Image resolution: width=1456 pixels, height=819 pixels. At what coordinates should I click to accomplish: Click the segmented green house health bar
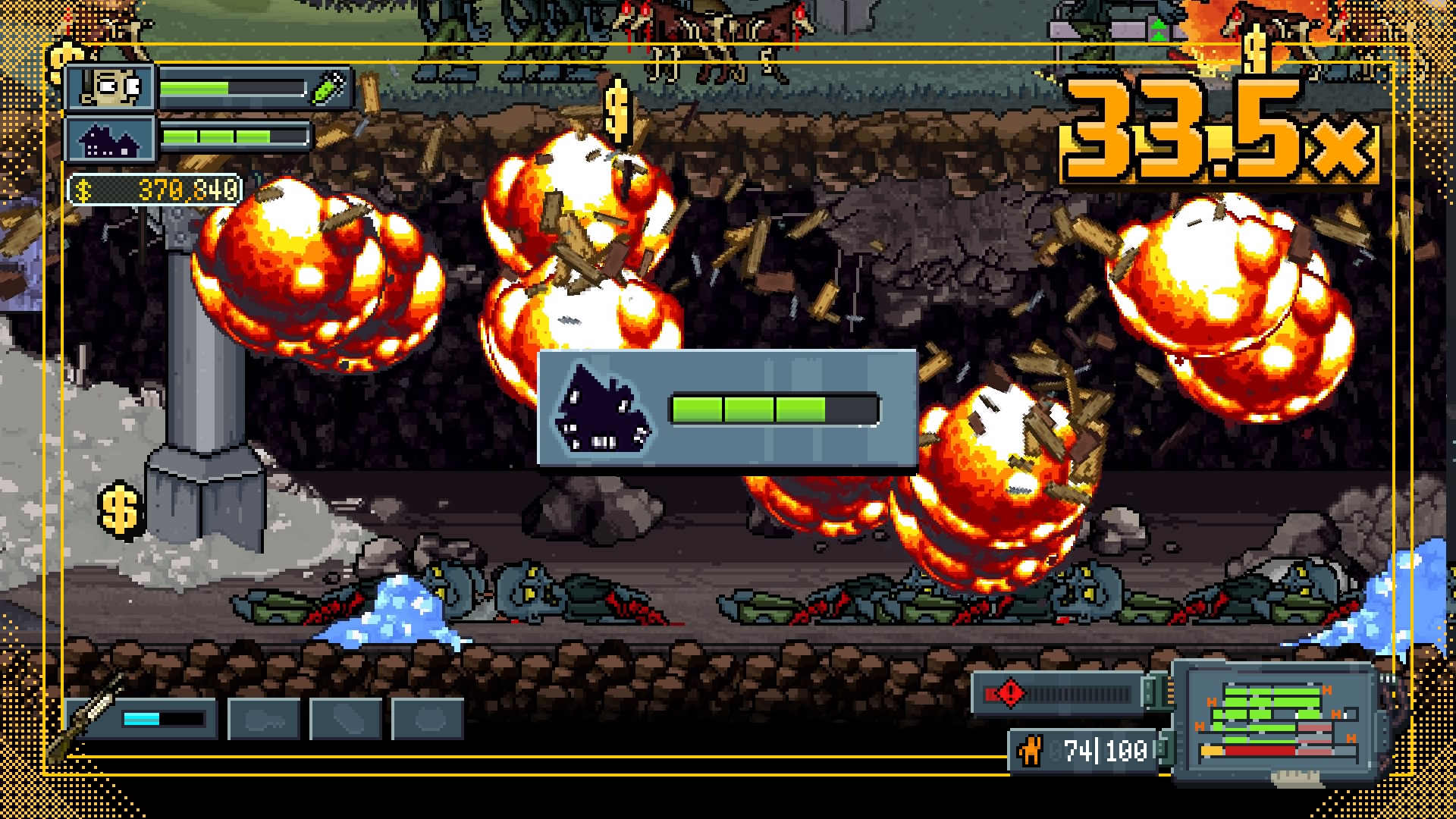pyautogui.click(x=773, y=408)
